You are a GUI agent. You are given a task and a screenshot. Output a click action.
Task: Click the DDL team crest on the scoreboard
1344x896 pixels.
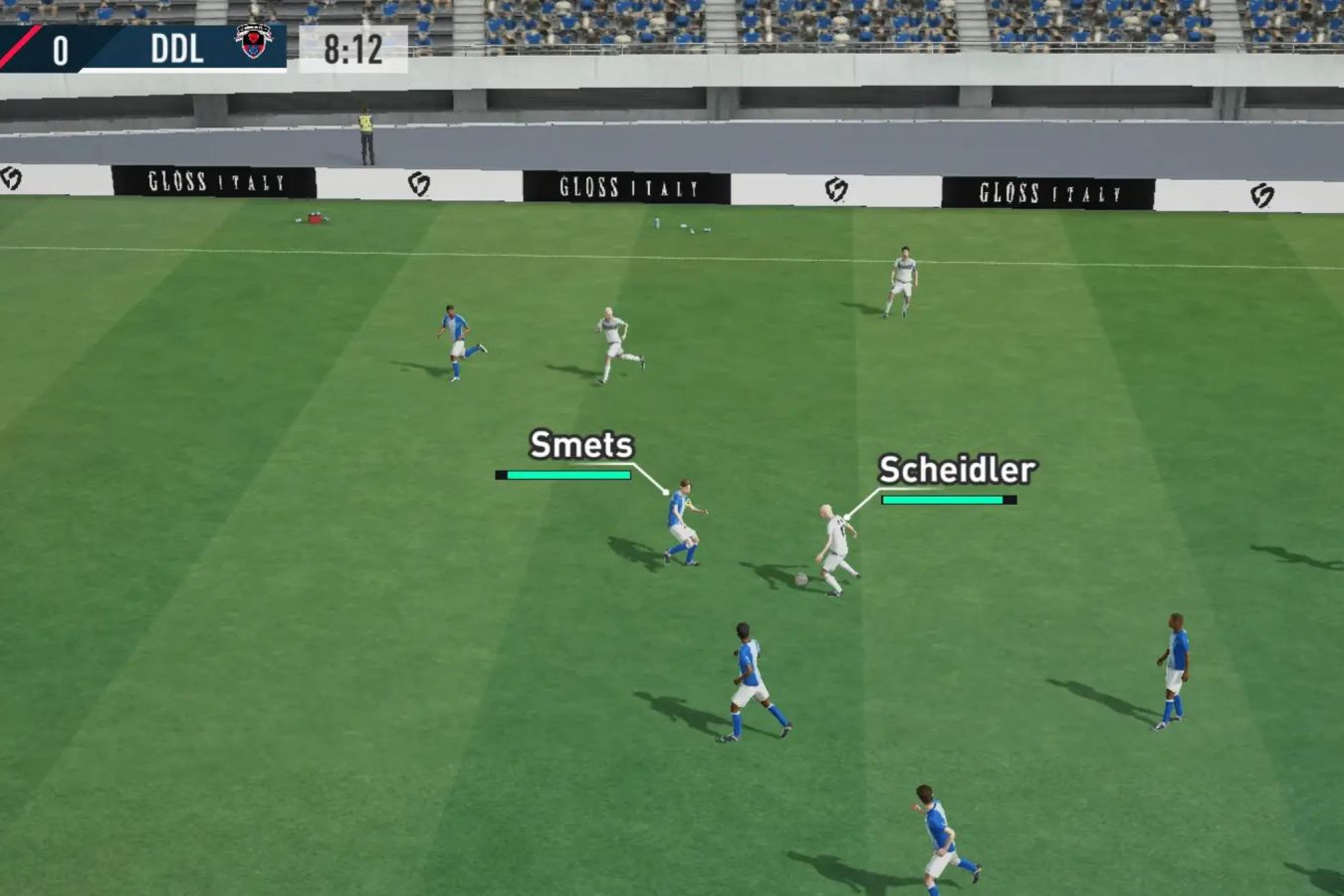[253, 43]
